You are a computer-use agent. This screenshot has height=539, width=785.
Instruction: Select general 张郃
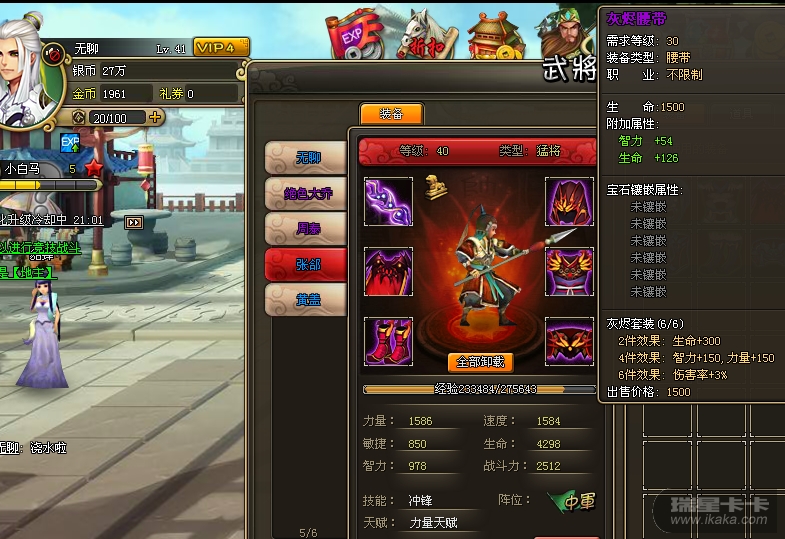(306, 264)
